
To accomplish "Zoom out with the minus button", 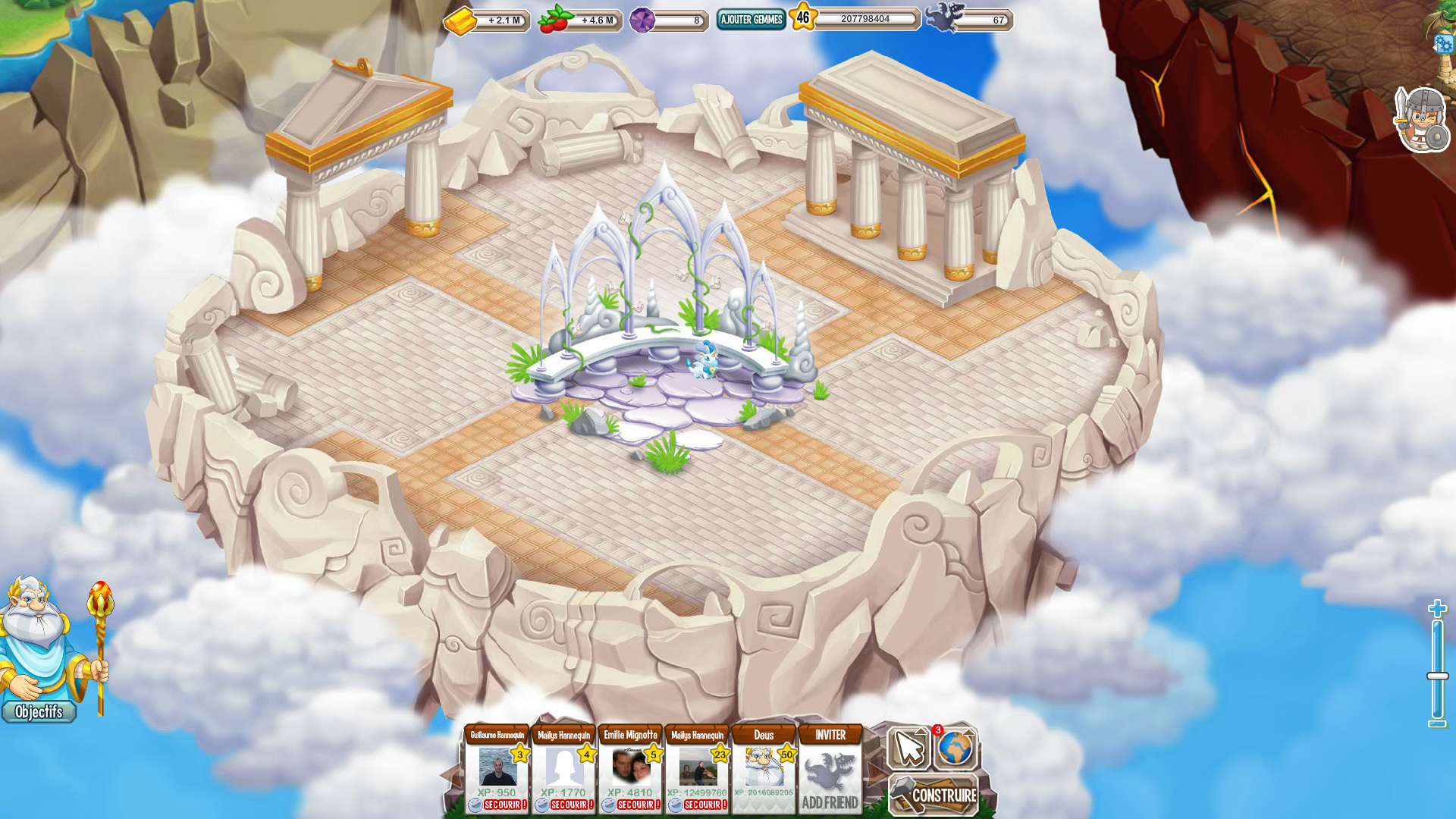I will (1437, 724).
